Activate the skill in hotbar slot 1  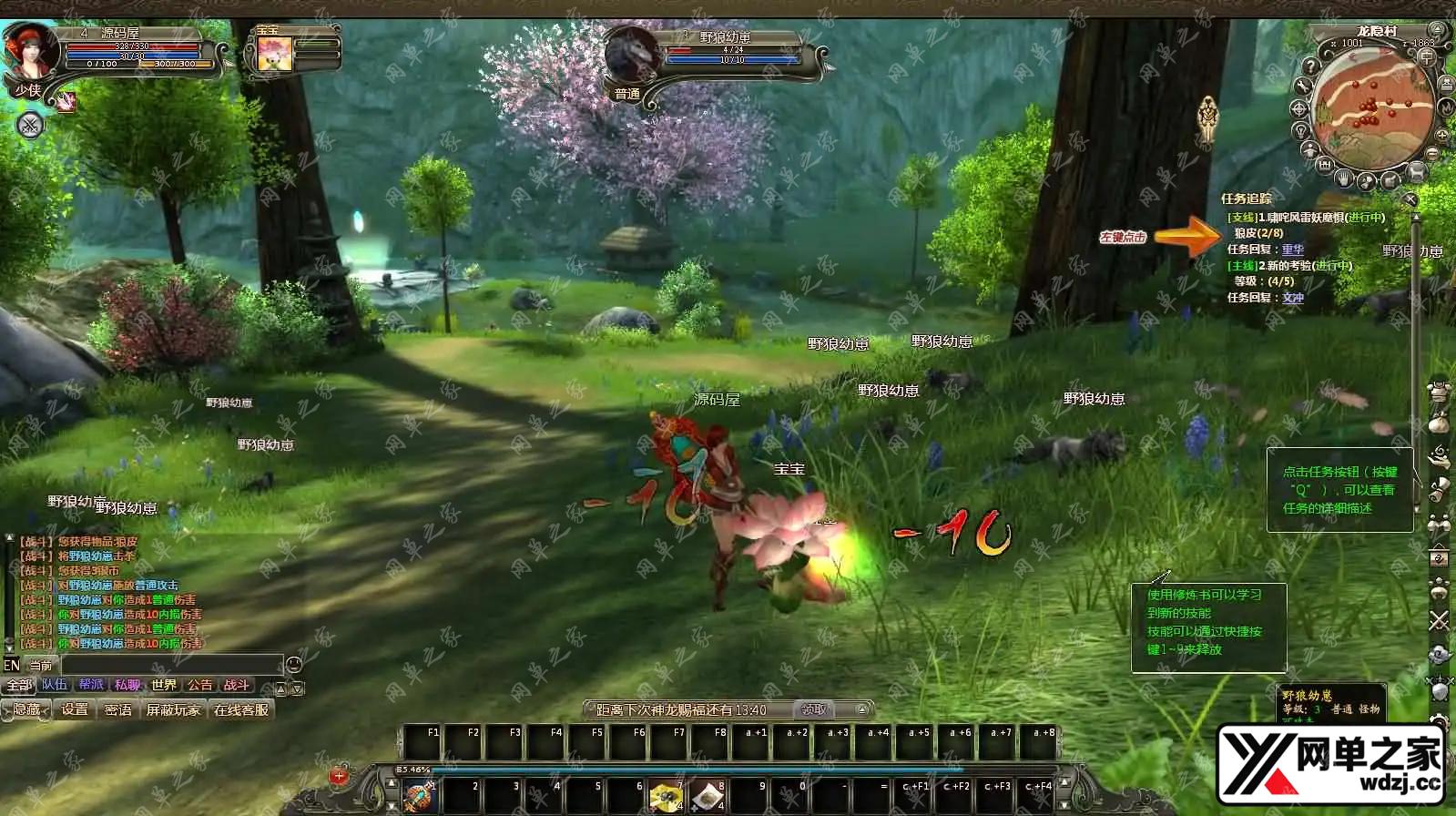[x=420, y=797]
